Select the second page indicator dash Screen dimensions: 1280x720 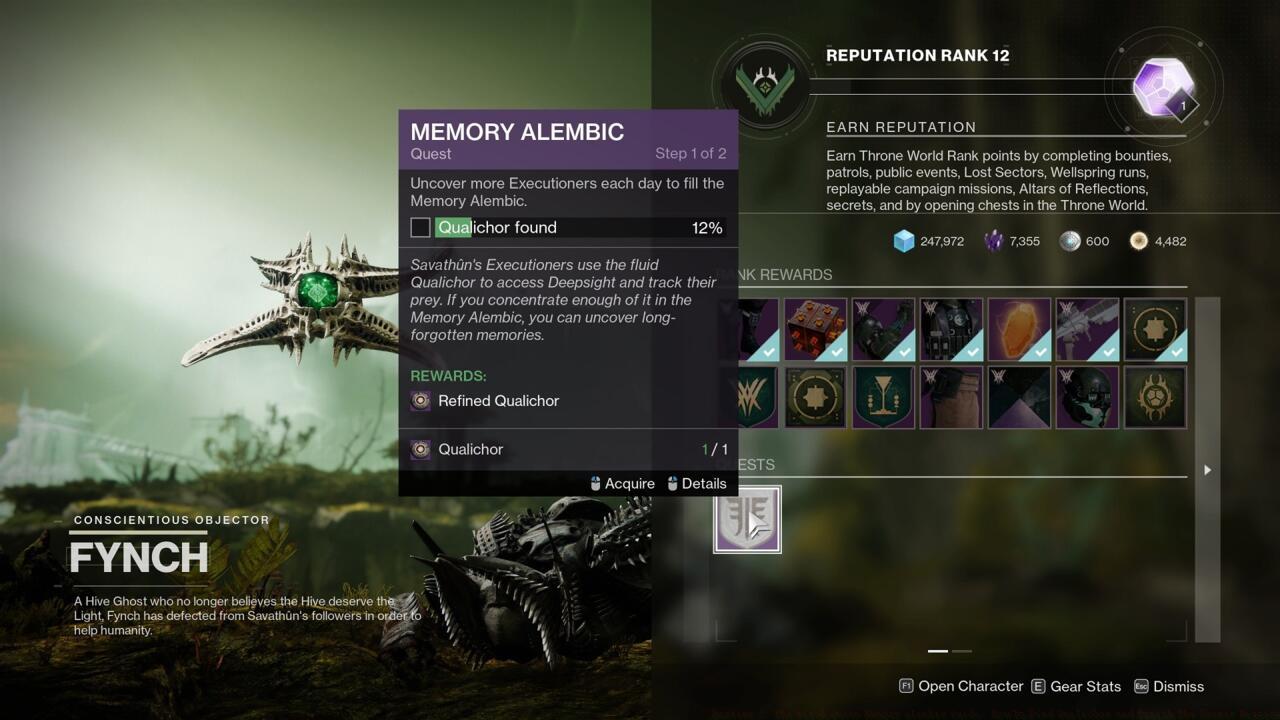(x=963, y=651)
